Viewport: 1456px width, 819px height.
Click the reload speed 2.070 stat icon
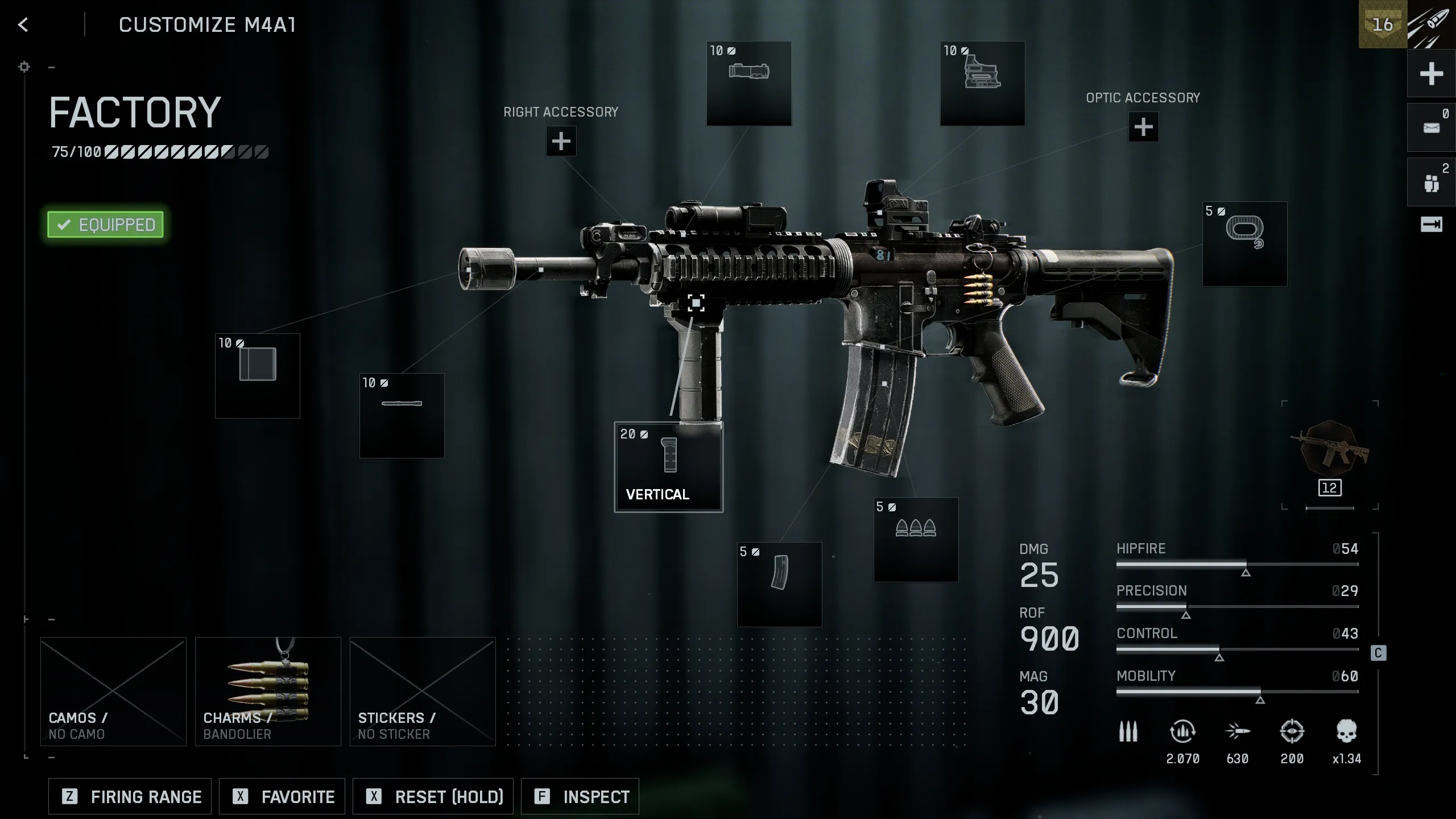[1183, 734]
